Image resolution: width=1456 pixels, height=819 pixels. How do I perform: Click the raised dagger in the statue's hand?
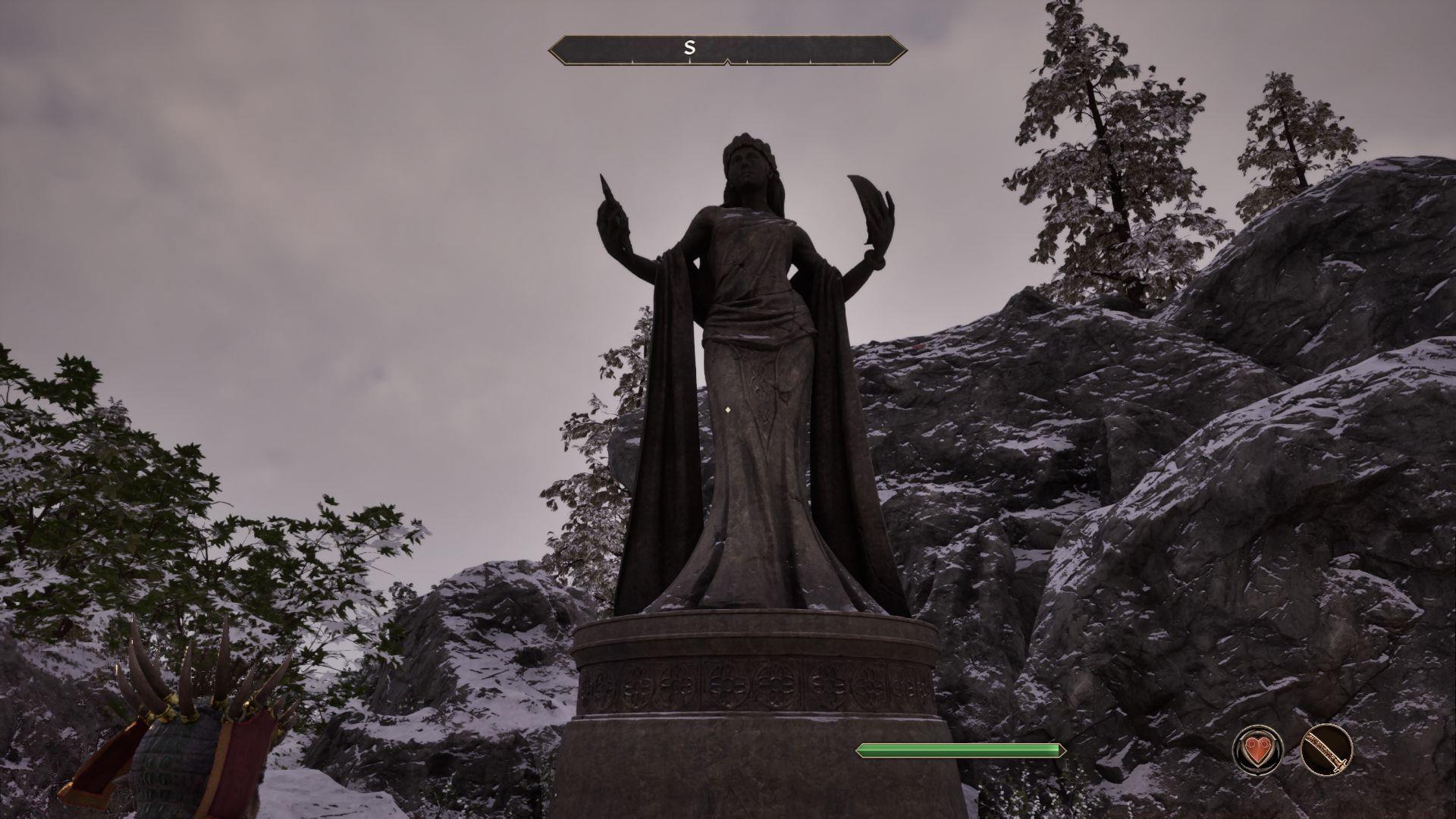(607, 190)
